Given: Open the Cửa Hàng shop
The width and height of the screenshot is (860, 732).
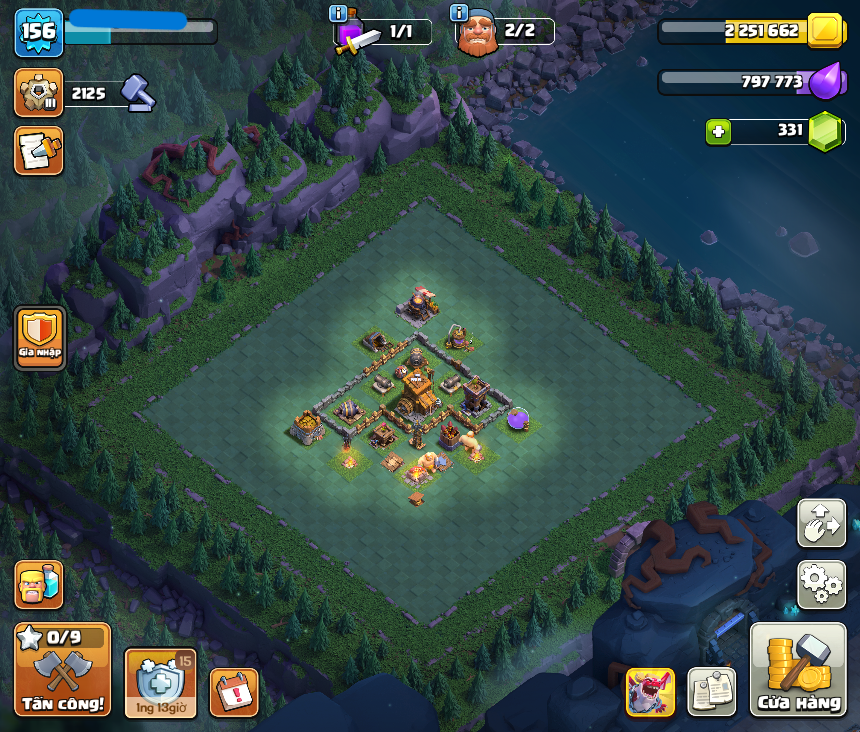Looking at the screenshot, I should [x=799, y=670].
